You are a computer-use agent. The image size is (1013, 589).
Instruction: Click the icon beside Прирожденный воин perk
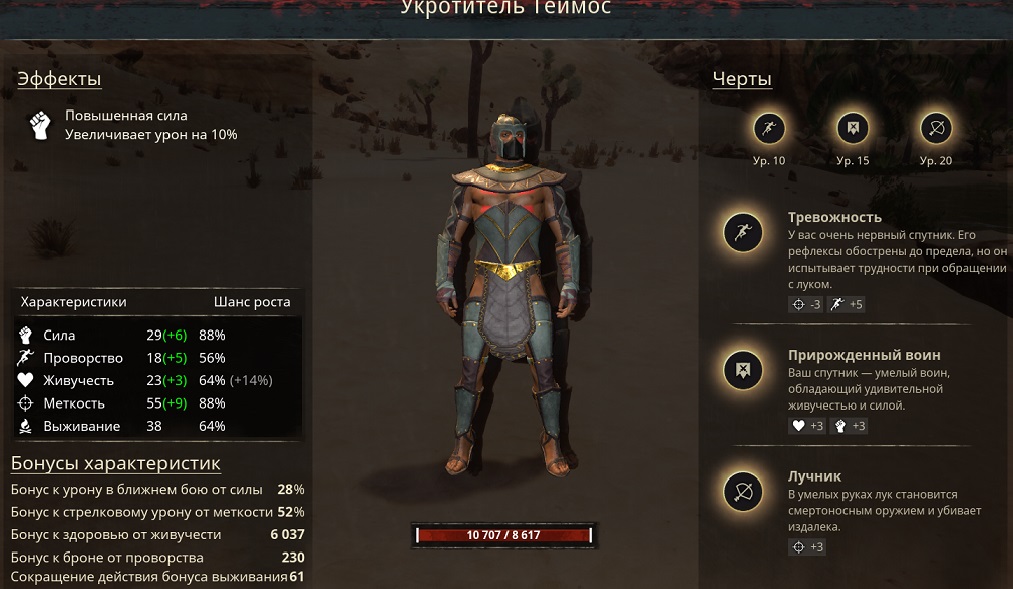pyautogui.click(x=743, y=371)
